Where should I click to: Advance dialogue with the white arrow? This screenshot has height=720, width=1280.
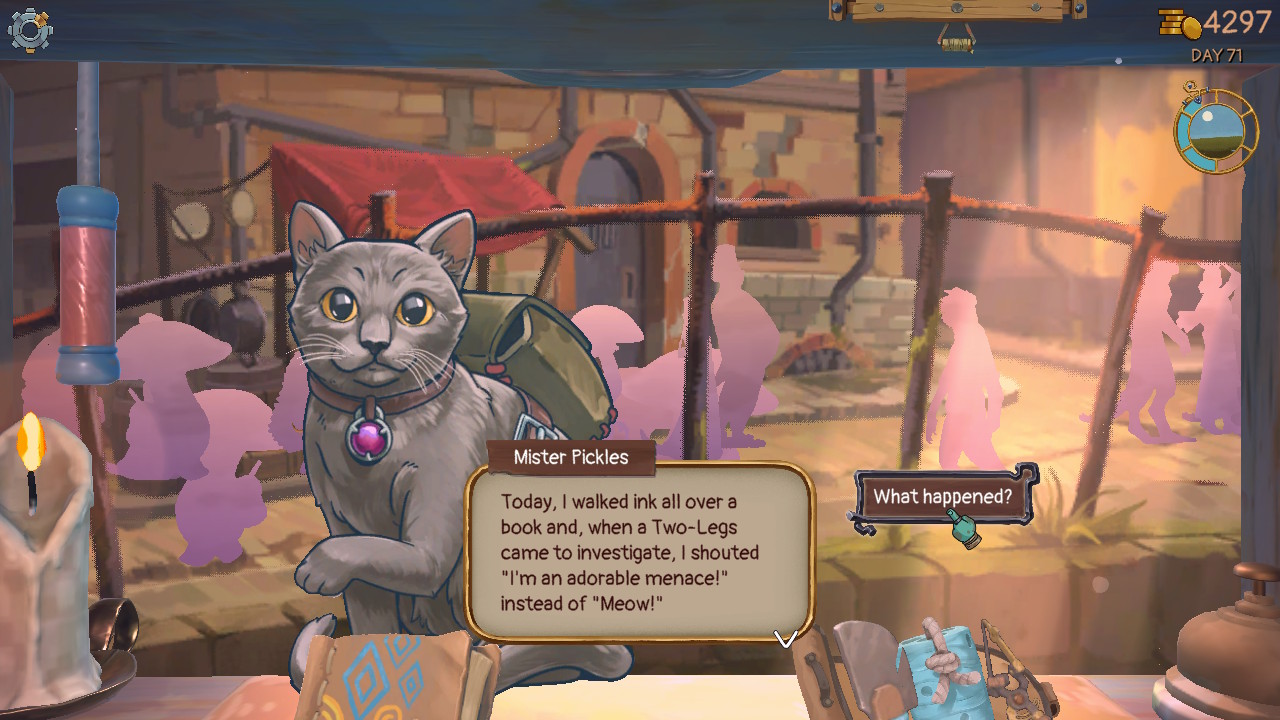(x=785, y=638)
